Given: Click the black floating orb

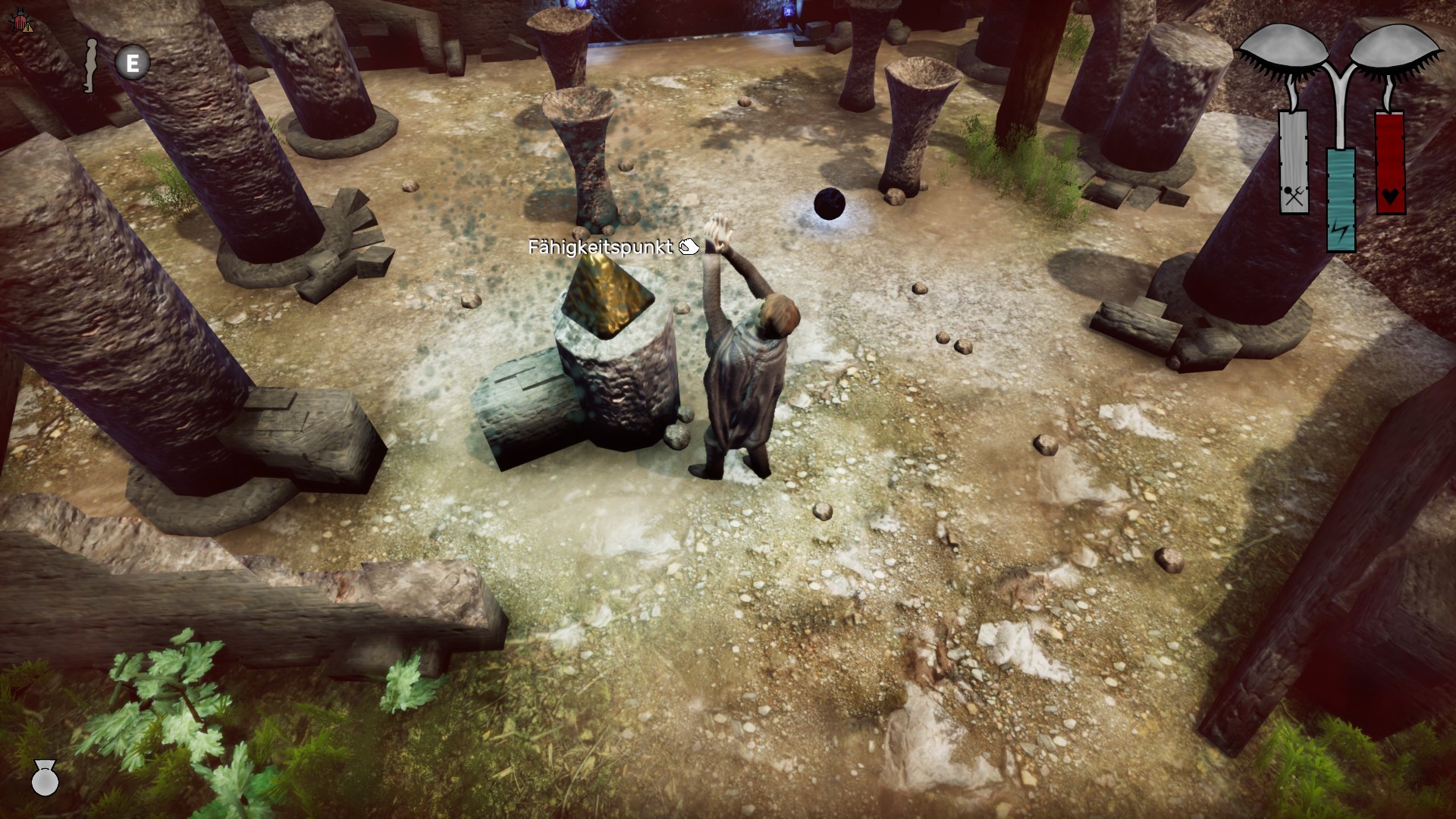Looking at the screenshot, I should click(830, 202).
